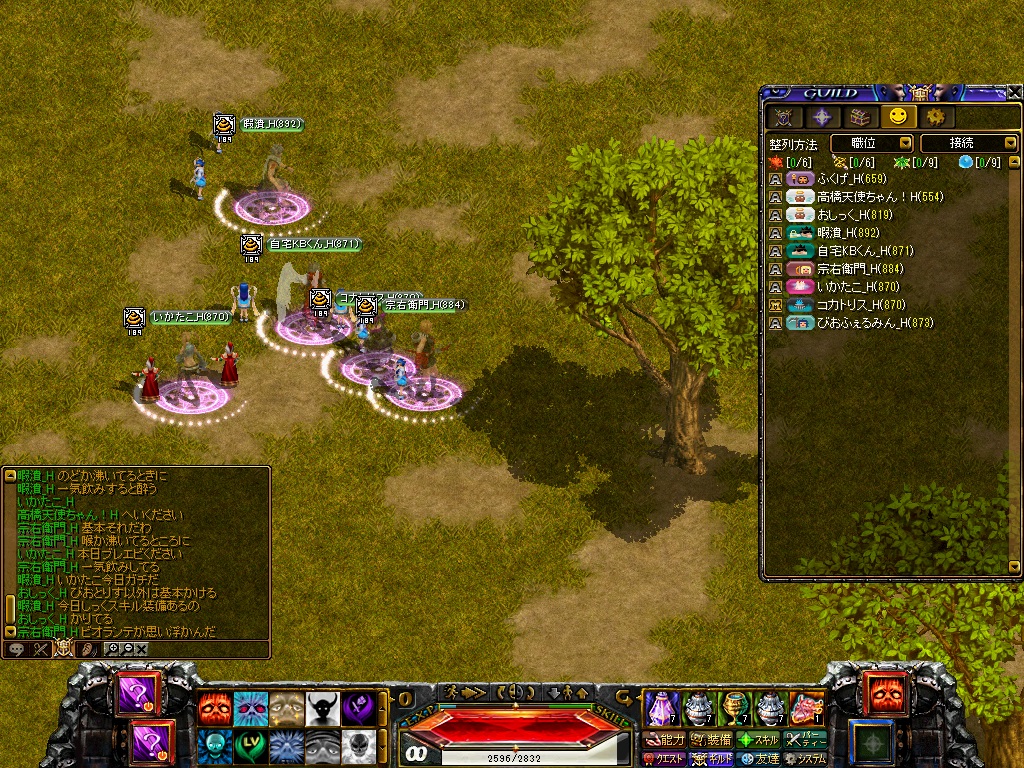The height and width of the screenshot is (768, 1024).
Task: Close the GUILD window
Action: point(1014,92)
